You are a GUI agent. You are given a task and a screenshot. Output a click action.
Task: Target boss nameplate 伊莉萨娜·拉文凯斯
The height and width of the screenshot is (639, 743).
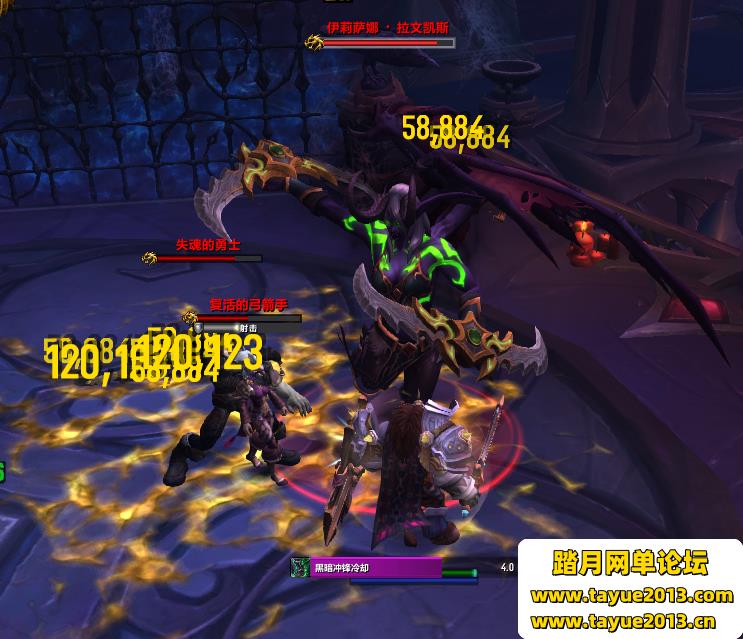pyautogui.click(x=387, y=43)
